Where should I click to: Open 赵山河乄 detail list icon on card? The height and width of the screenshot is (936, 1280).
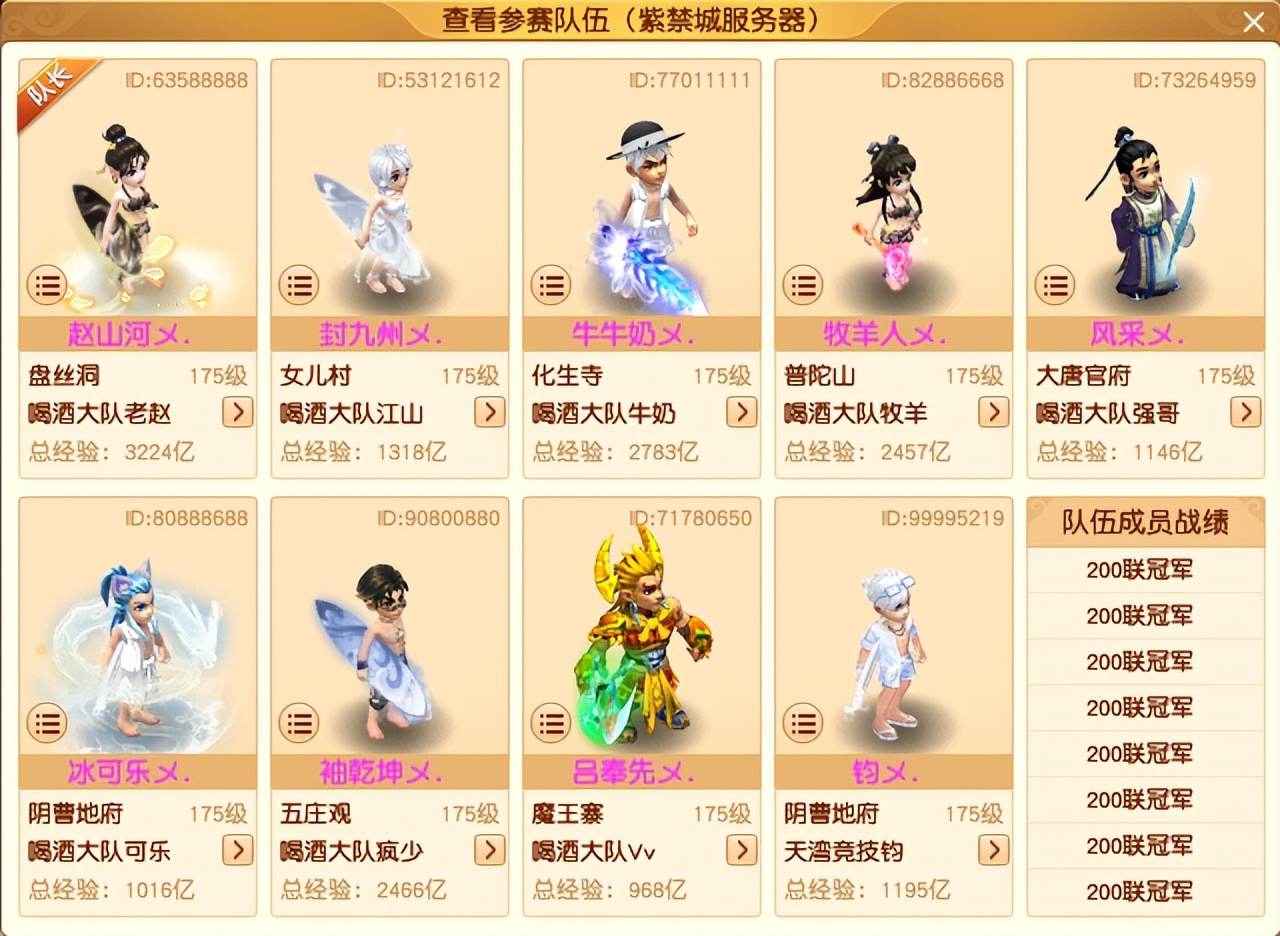point(47,285)
